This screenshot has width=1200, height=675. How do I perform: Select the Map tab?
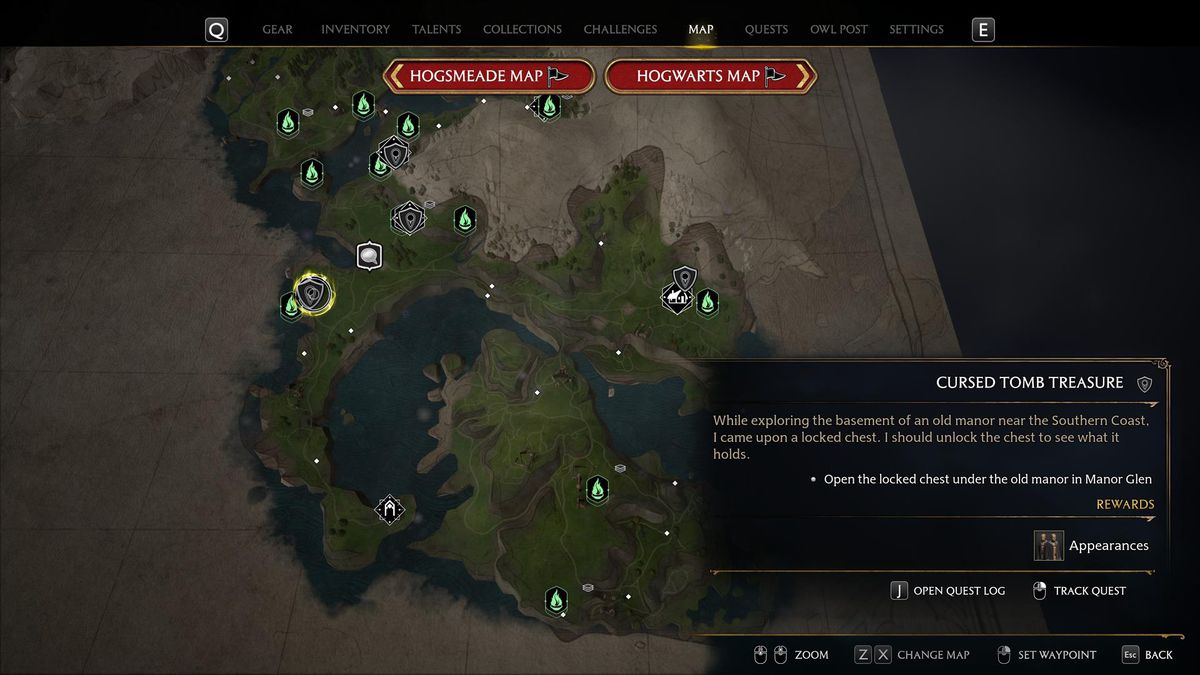tap(700, 30)
